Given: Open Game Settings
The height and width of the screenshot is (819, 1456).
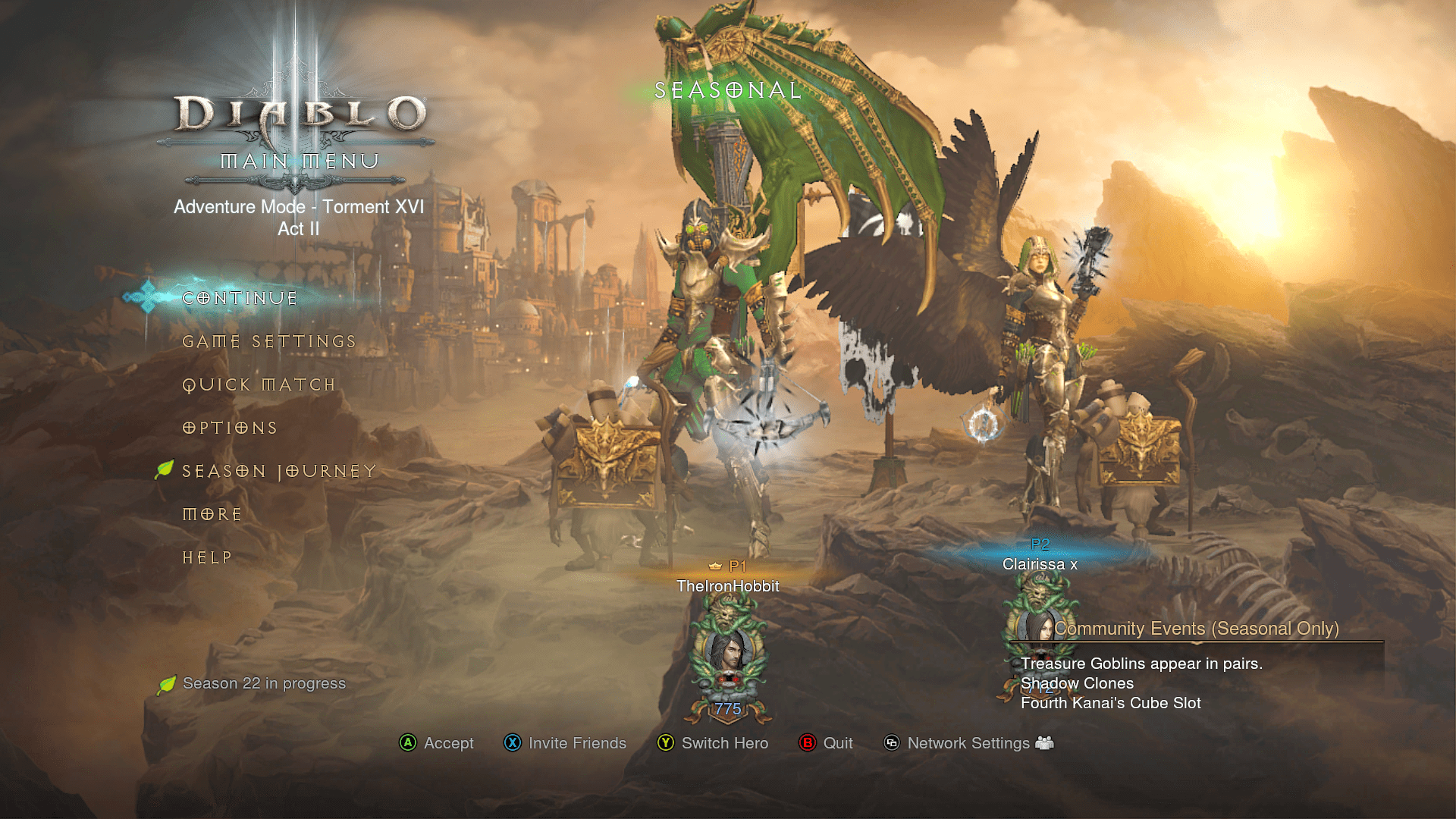Looking at the screenshot, I should point(269,342).
